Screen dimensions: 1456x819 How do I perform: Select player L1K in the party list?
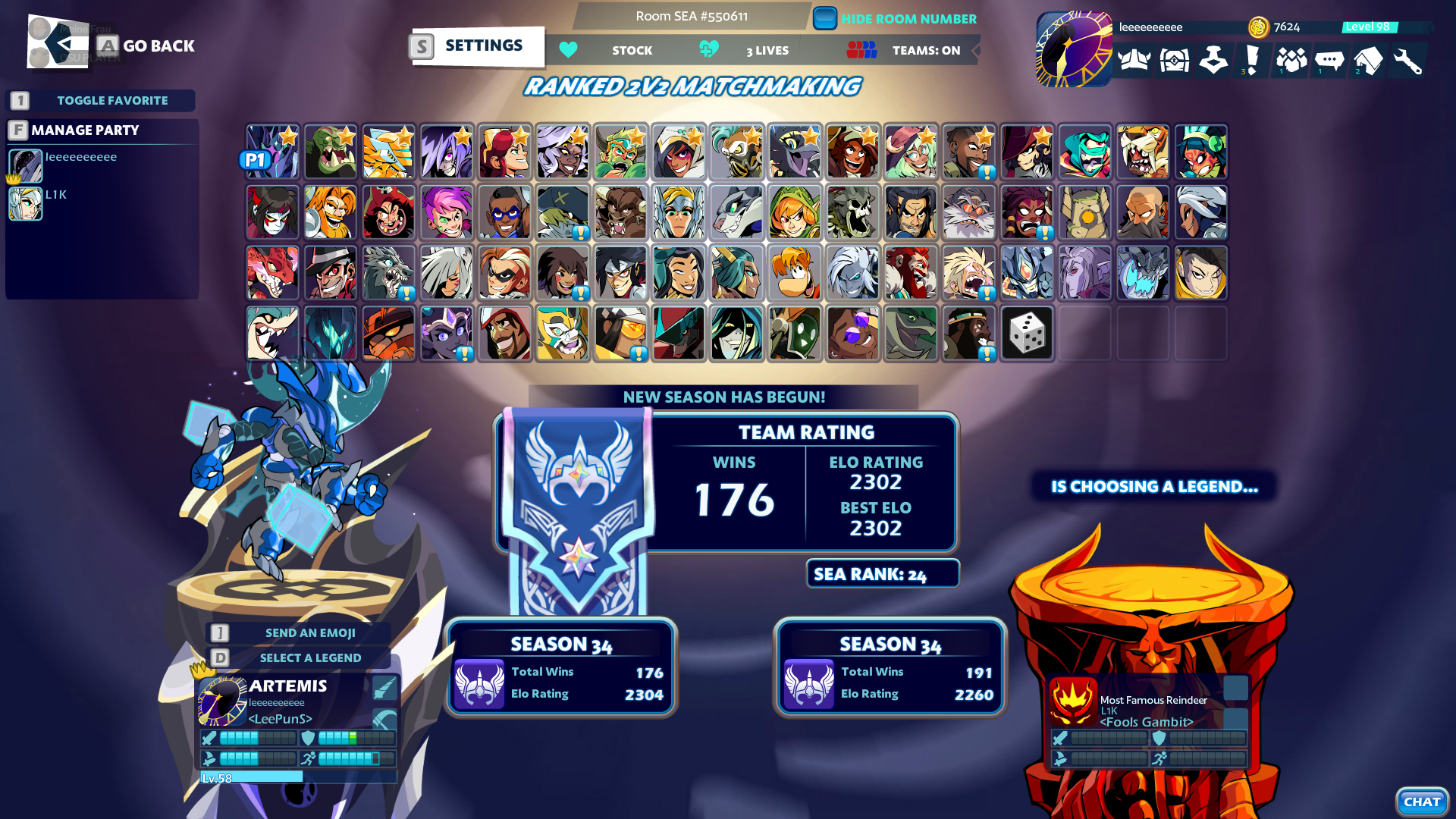pyautogui.click(x=56, y=194)
